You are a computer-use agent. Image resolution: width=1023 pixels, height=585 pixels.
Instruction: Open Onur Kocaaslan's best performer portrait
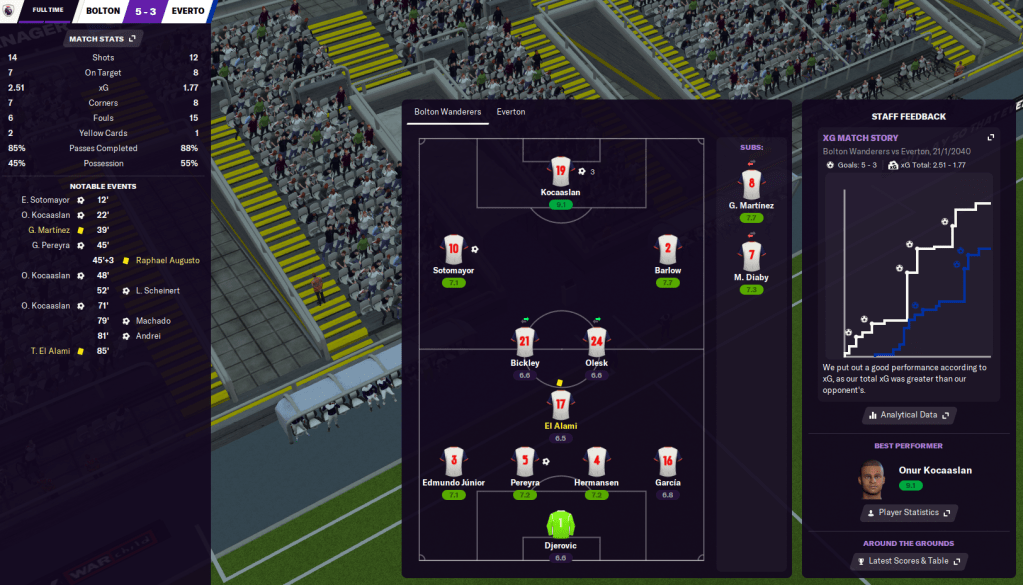click(872, 478)
